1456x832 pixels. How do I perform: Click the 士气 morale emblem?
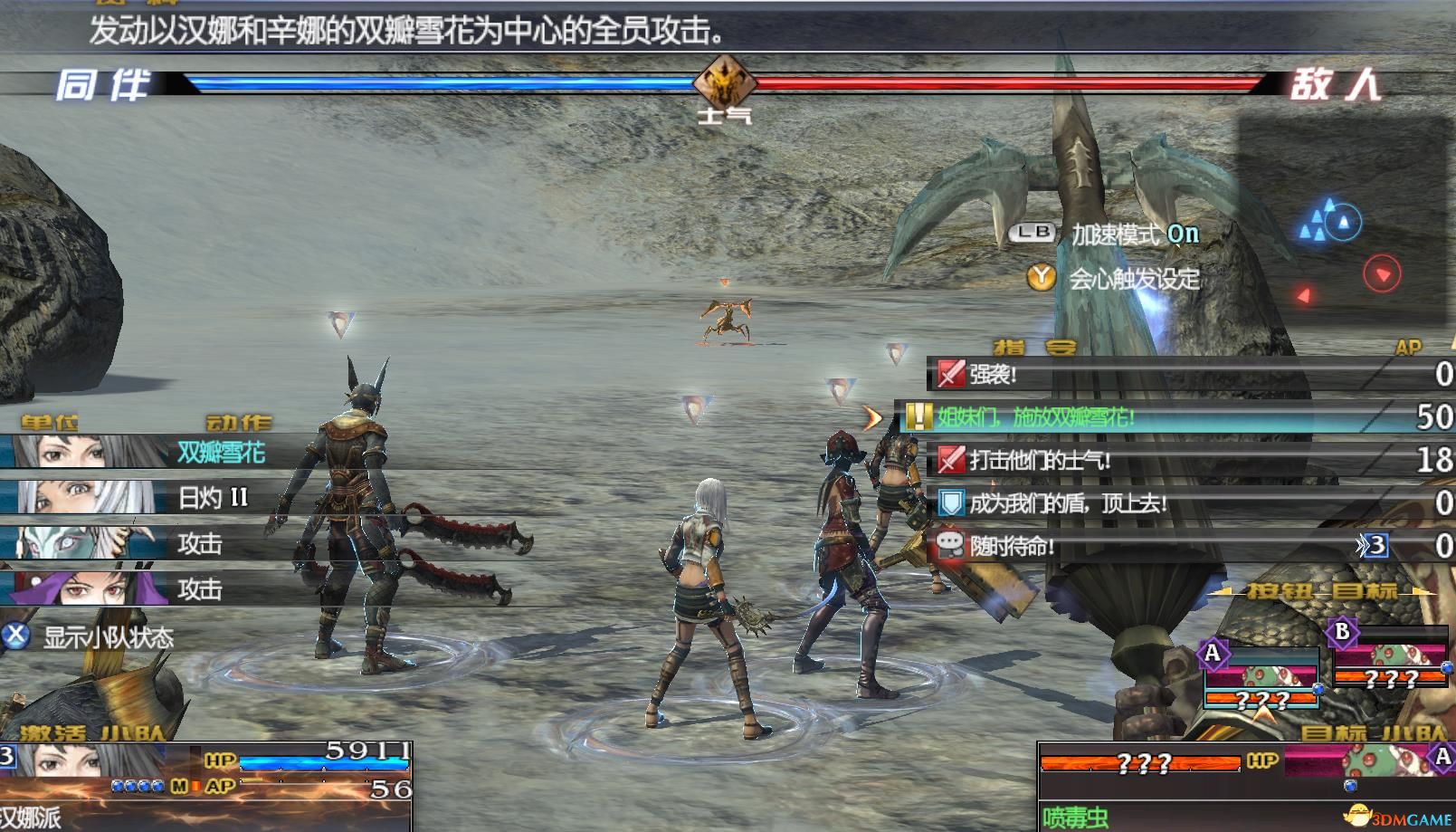(724, 83)
